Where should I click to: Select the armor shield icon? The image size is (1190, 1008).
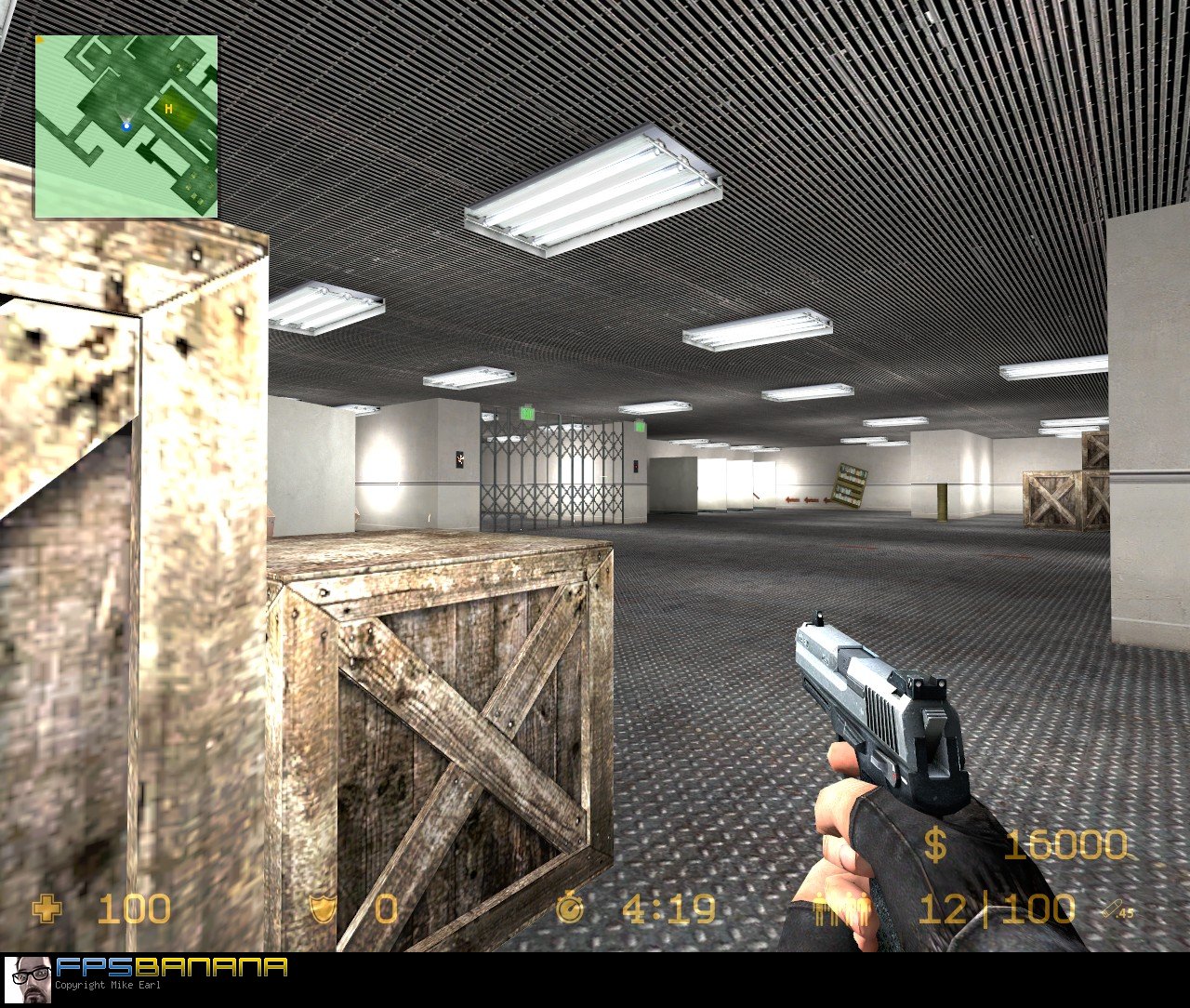coord(323,910)
